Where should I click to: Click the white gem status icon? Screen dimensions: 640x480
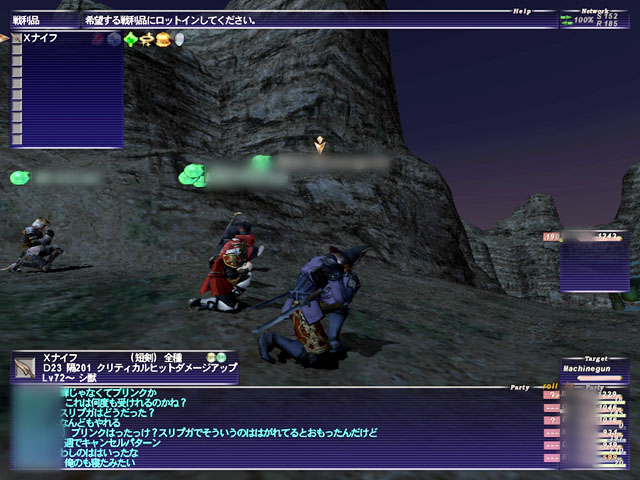point(179,39)
